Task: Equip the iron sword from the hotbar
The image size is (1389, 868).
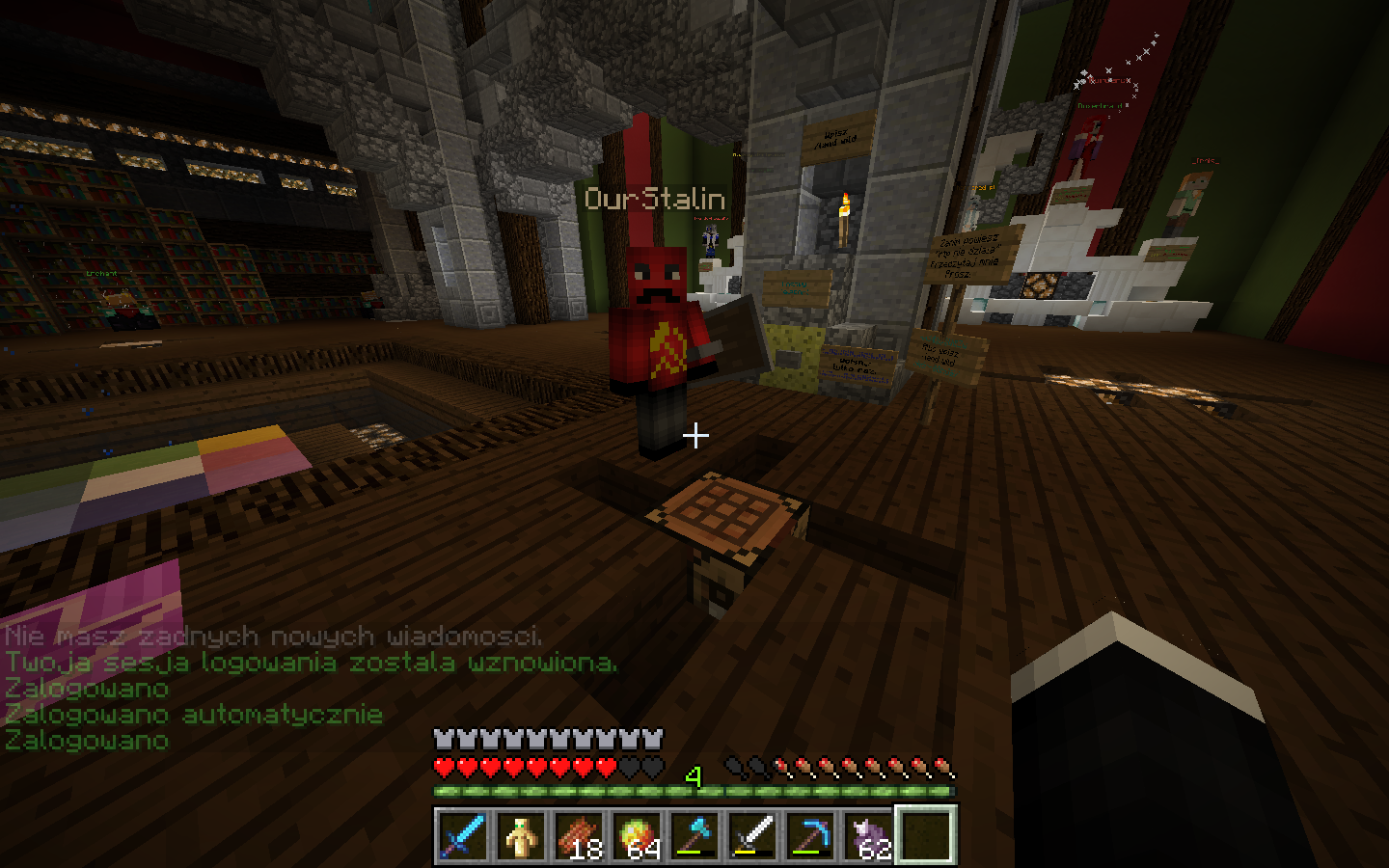Action: tap(752, 835)
